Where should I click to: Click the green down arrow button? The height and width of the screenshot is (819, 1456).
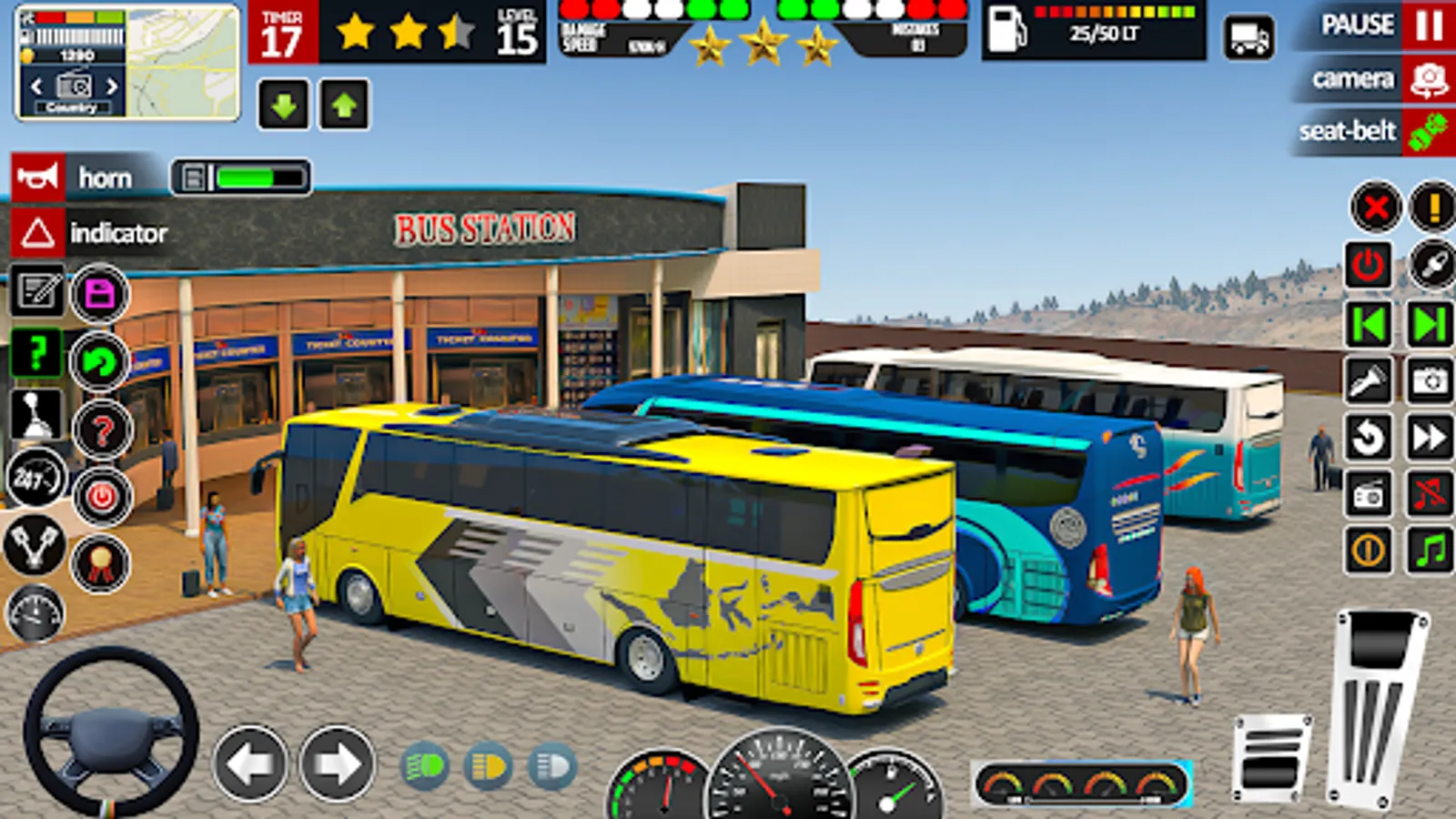click(284, 106)
